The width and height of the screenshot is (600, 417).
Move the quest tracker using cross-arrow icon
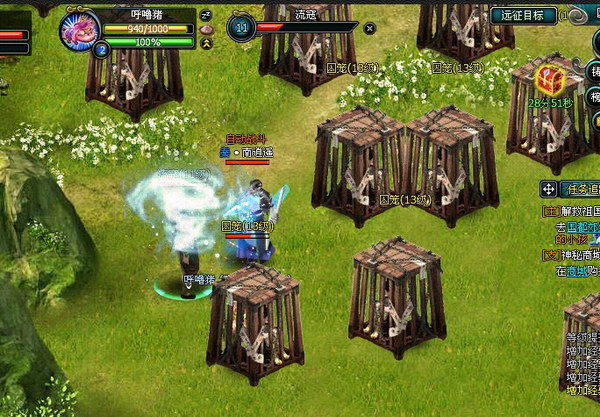(549, 188)
